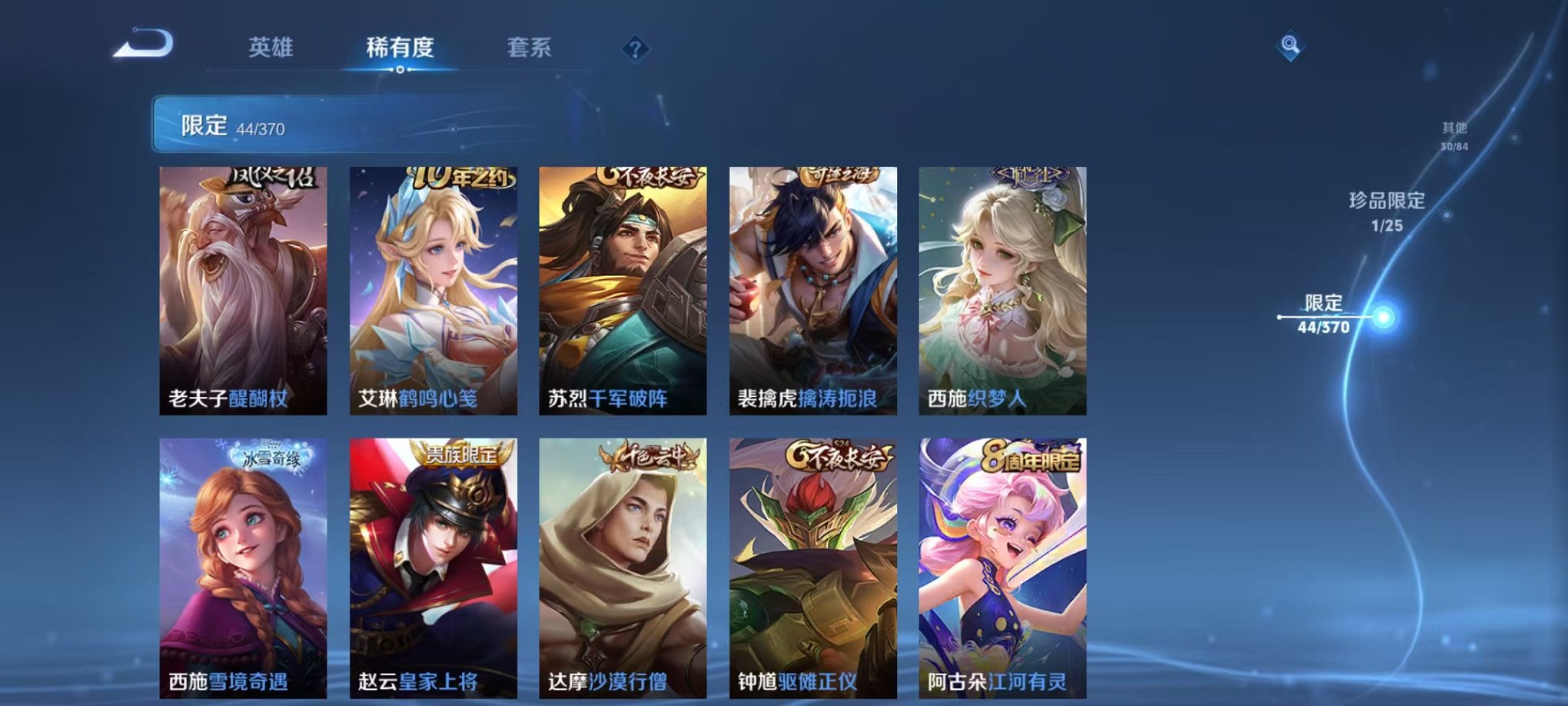Select the 稀有度 tab
The width and height of the screenshot is (1568, 706).
(x=400, y=48)
